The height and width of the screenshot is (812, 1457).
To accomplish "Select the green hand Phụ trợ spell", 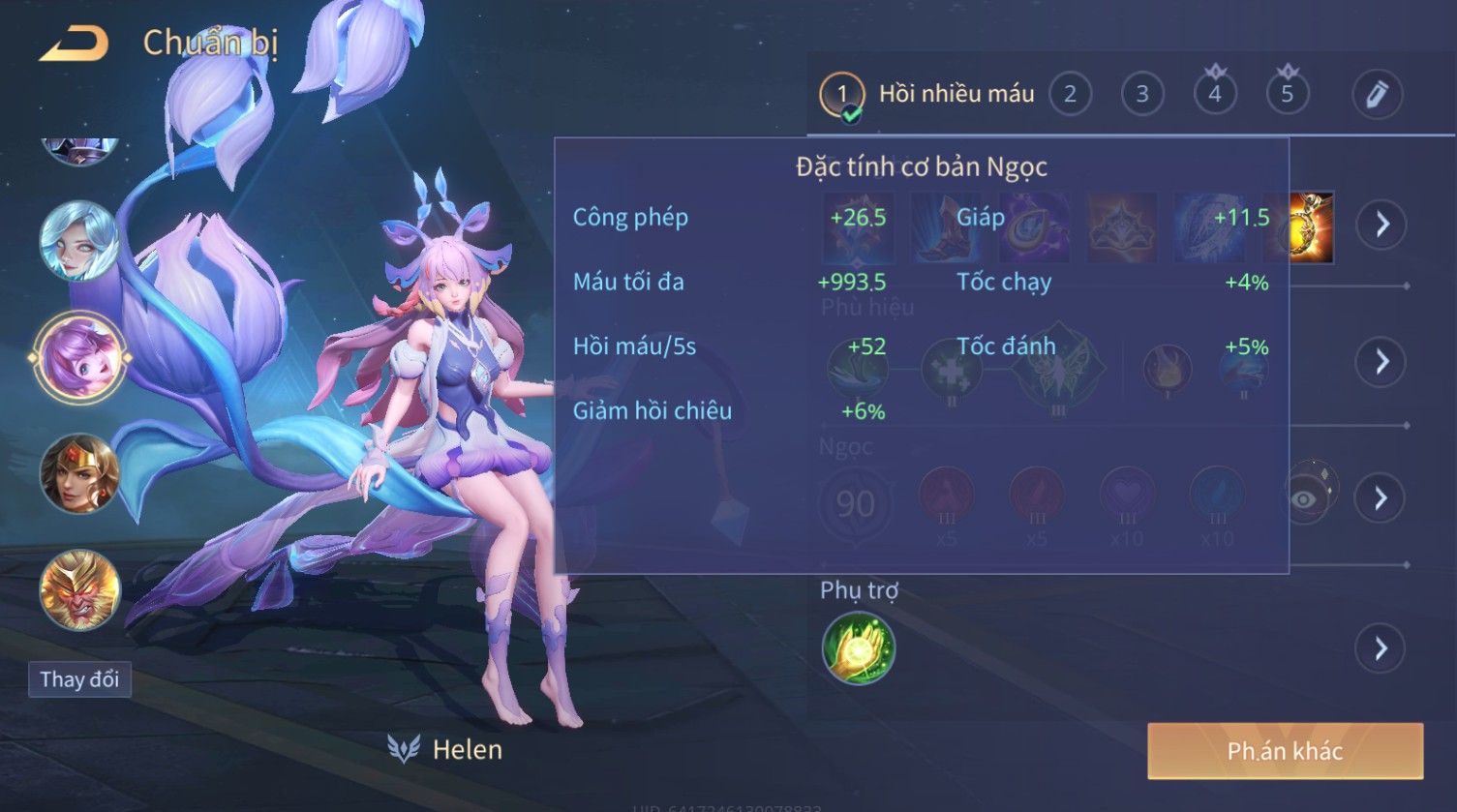I will click(859, 648).
